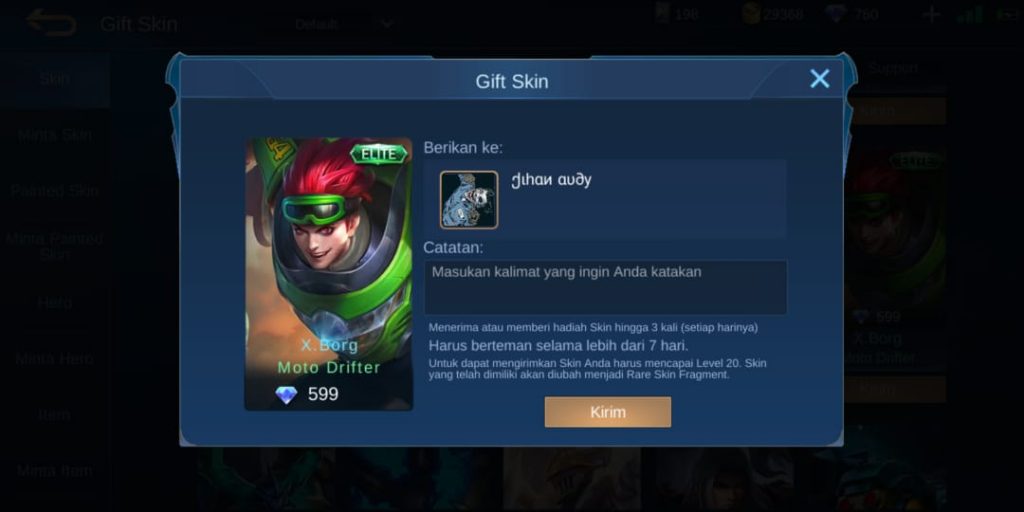Add diamonds with the plus button
The image size is (1024, 512).
pos(931,15)
